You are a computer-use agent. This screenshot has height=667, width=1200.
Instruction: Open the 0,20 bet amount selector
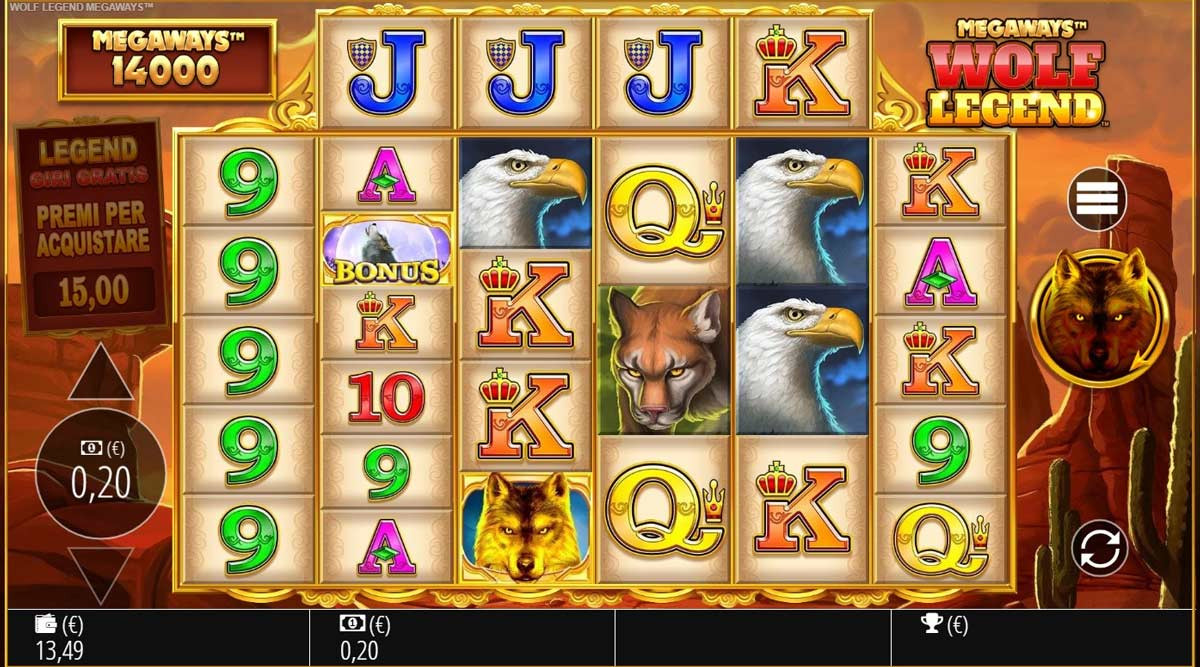point(100,474)
